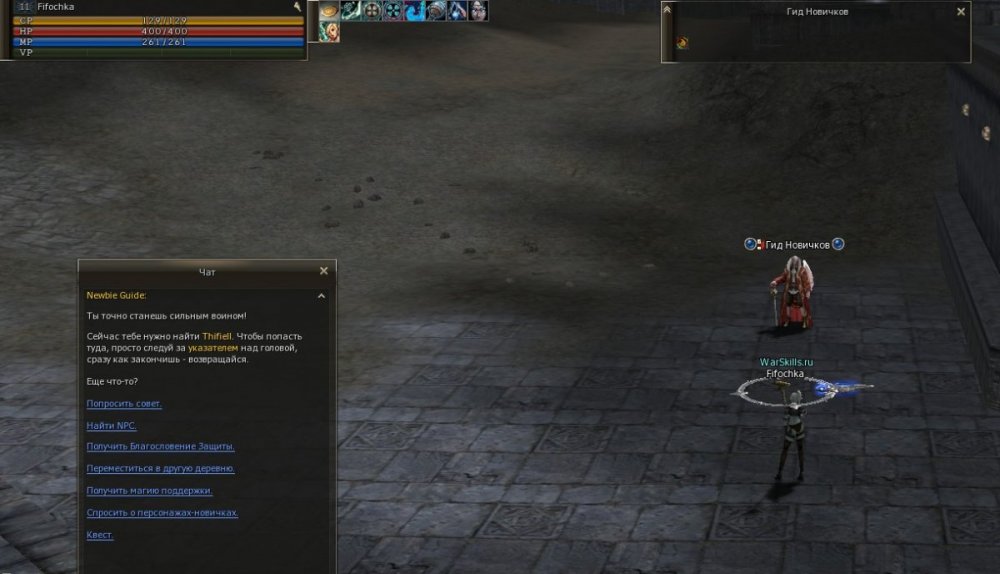Open the "Квест" dialogue link

point(100,535)
